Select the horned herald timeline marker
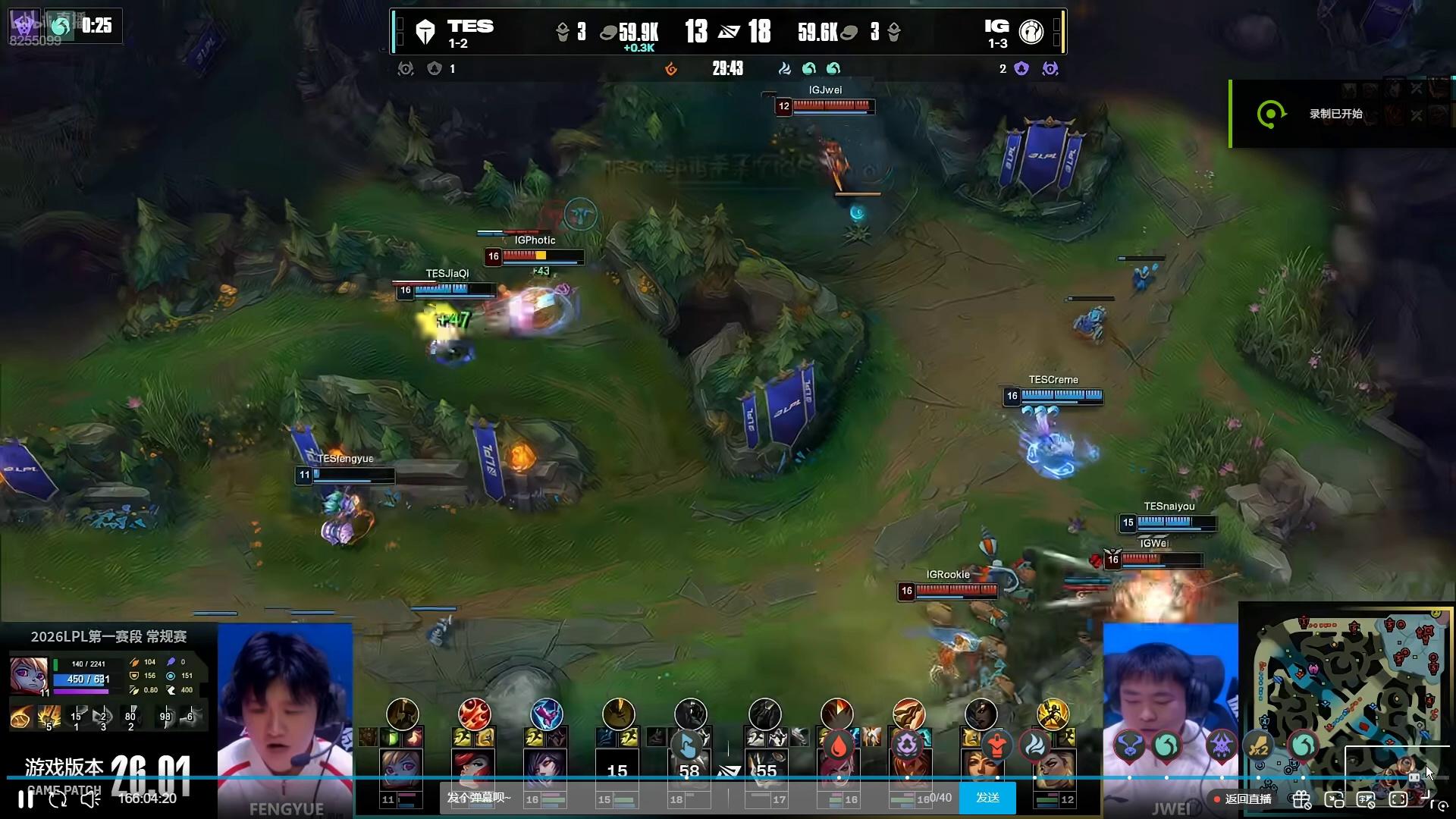This screenshot has height=819, width=1456. [1128, 746]
